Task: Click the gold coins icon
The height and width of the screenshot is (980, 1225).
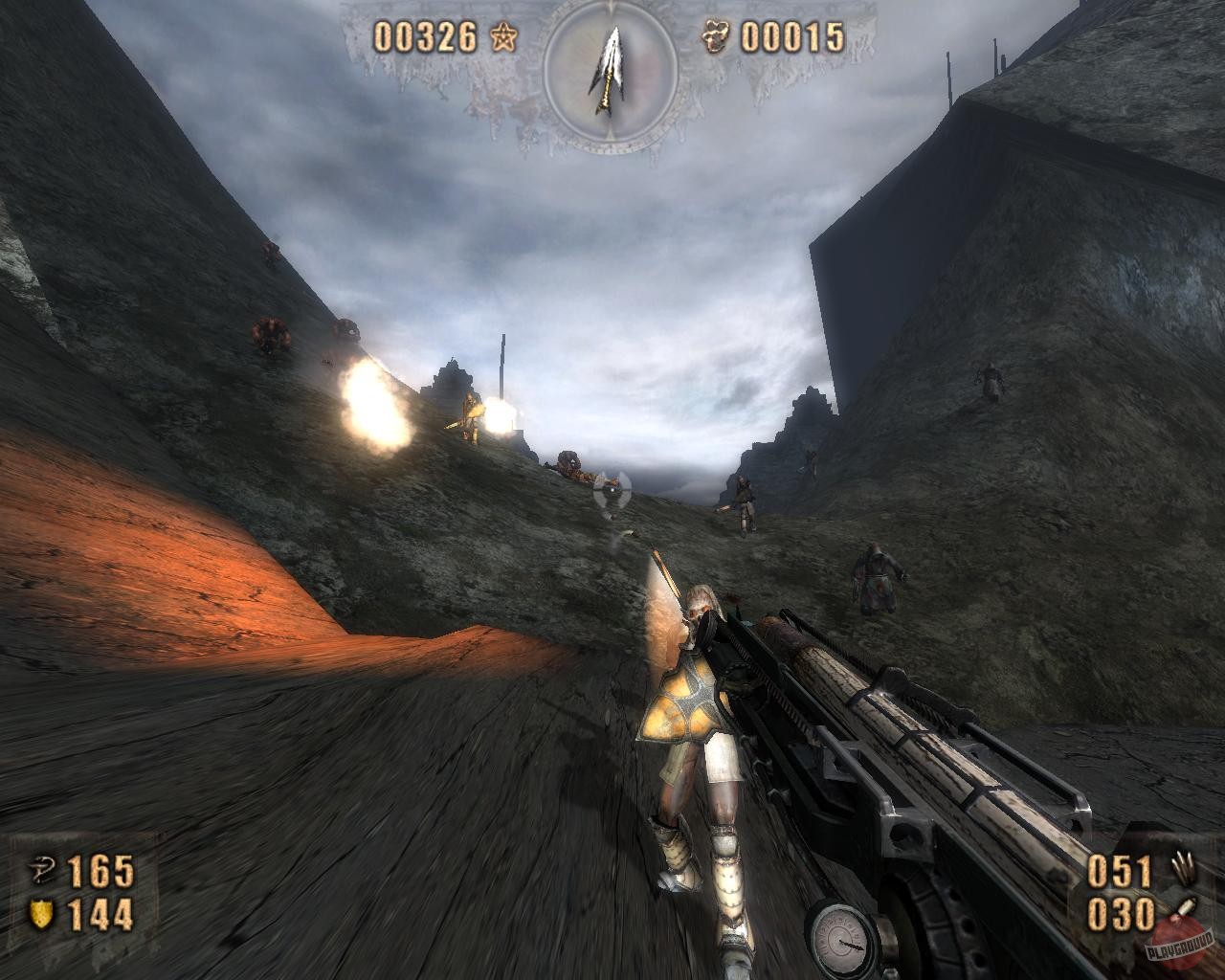Action: 721,36
